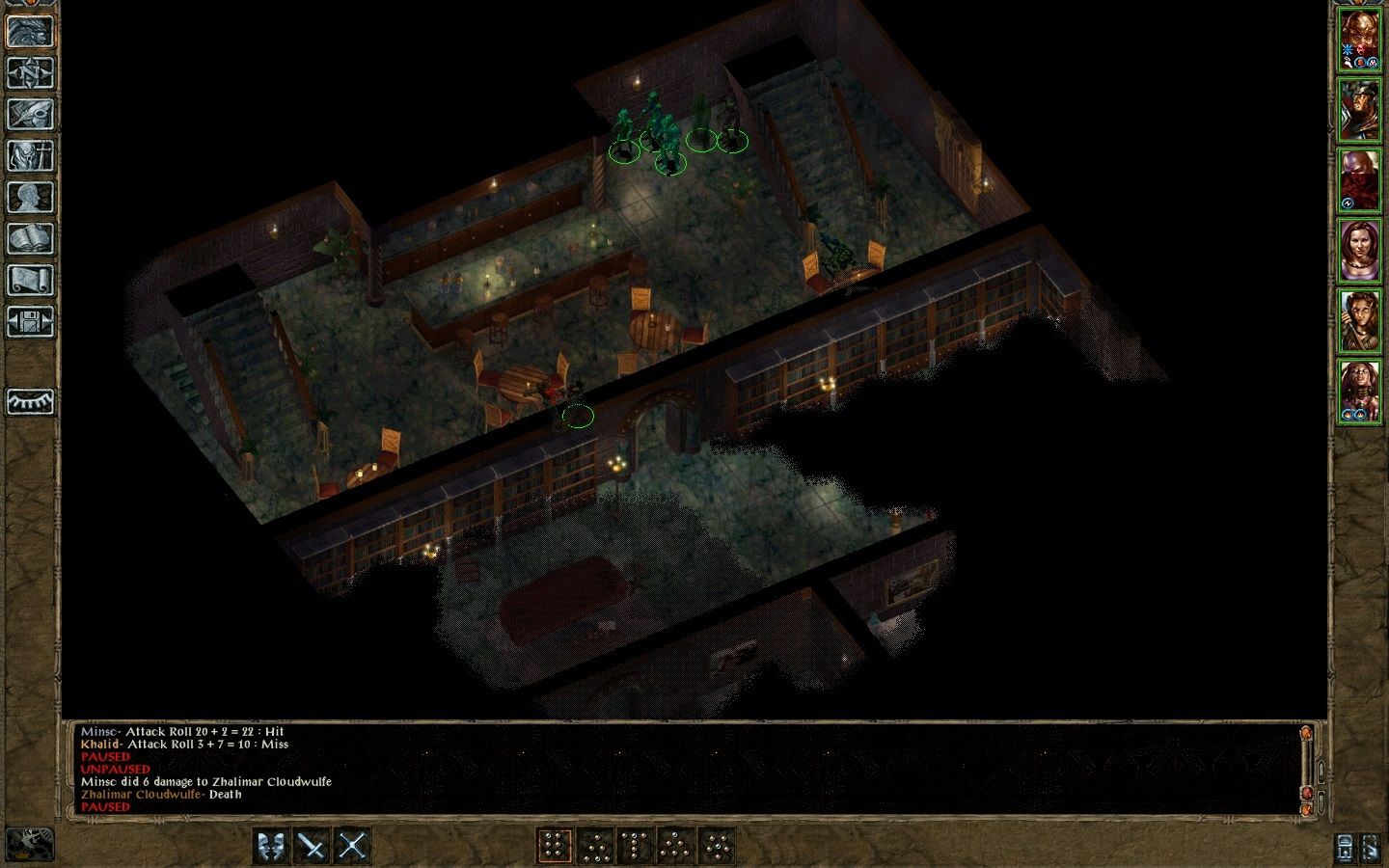The height and width of the screenshot is (868, 1389).
Task: Return to game using the top sidebar button
Action: tap(30, 31)
